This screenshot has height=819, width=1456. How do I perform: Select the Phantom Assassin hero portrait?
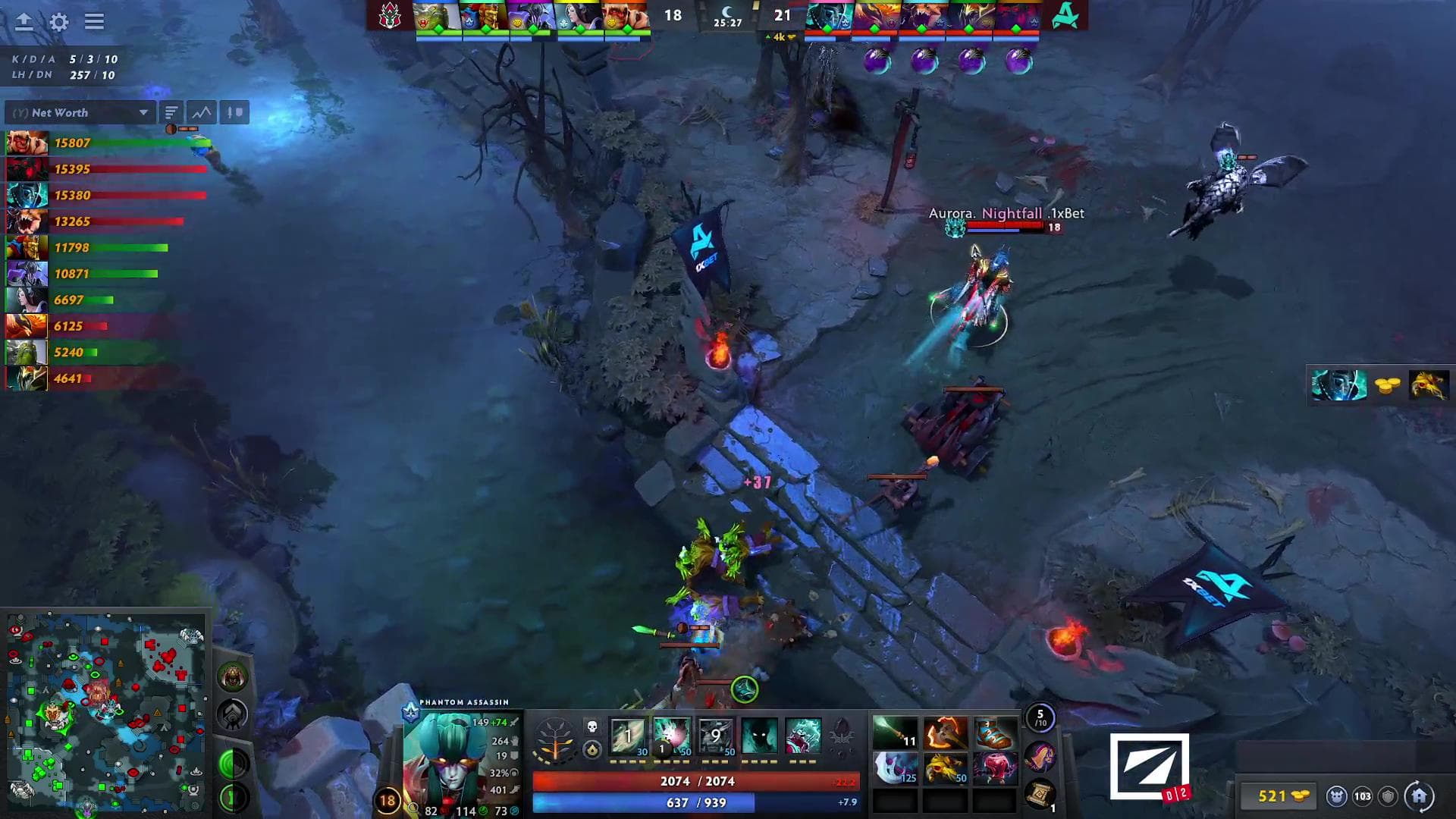[447, 758]
